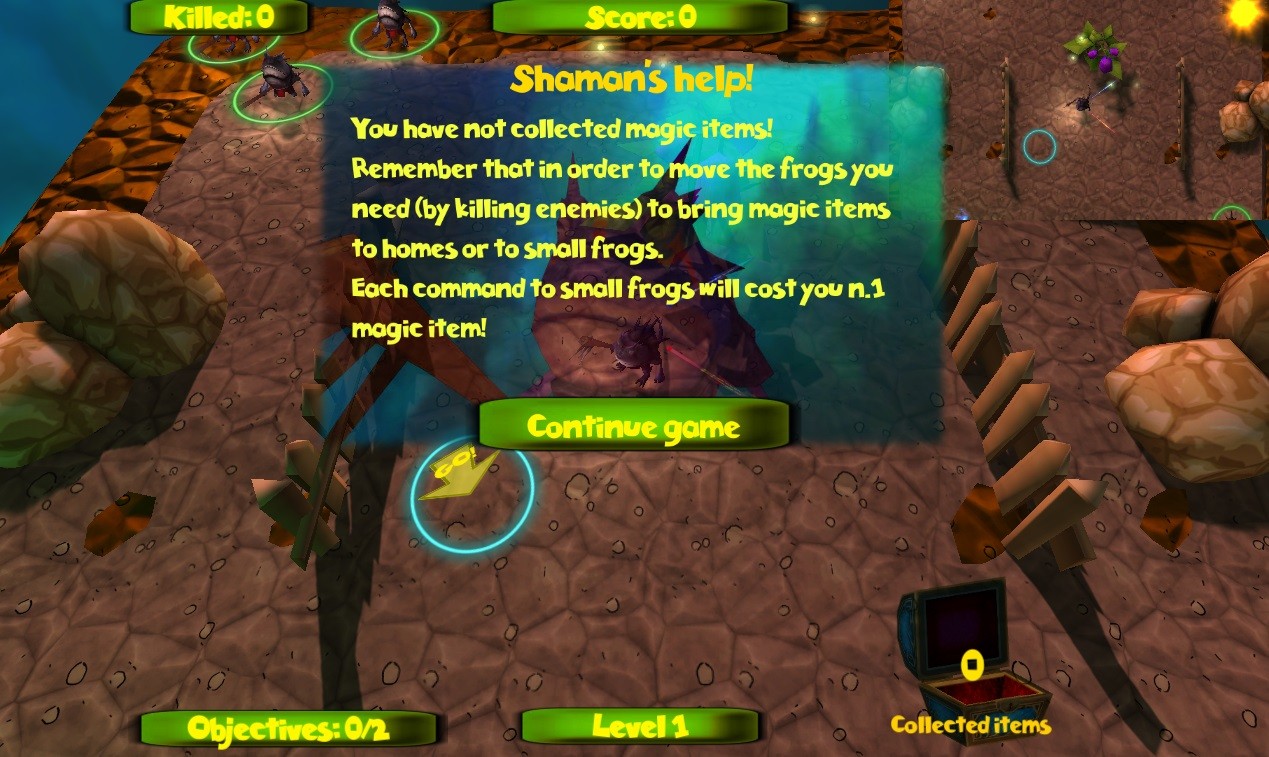Open the Objectives 0/2 tracker

(x=288, y=728)
